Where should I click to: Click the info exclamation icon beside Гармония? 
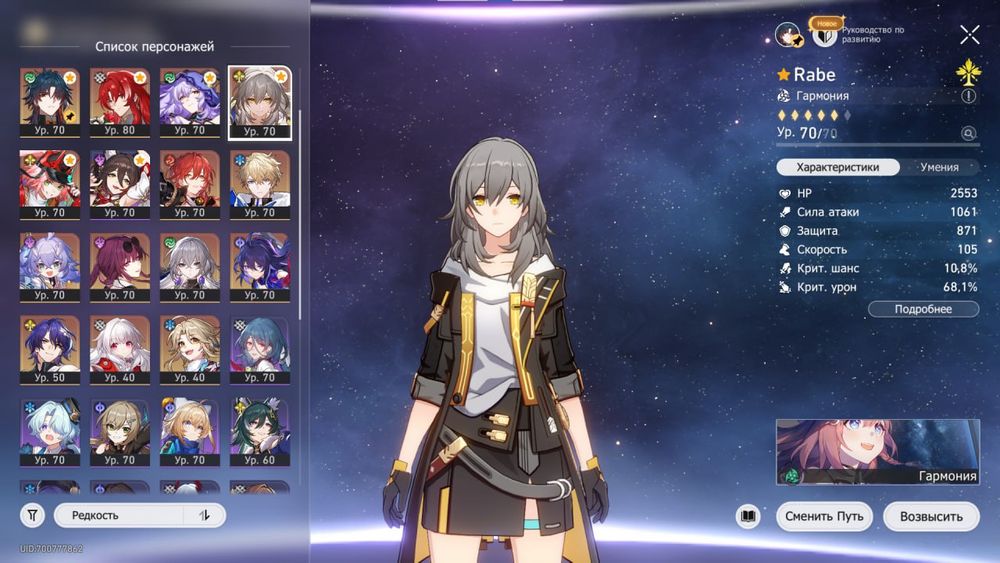point(968,96)
